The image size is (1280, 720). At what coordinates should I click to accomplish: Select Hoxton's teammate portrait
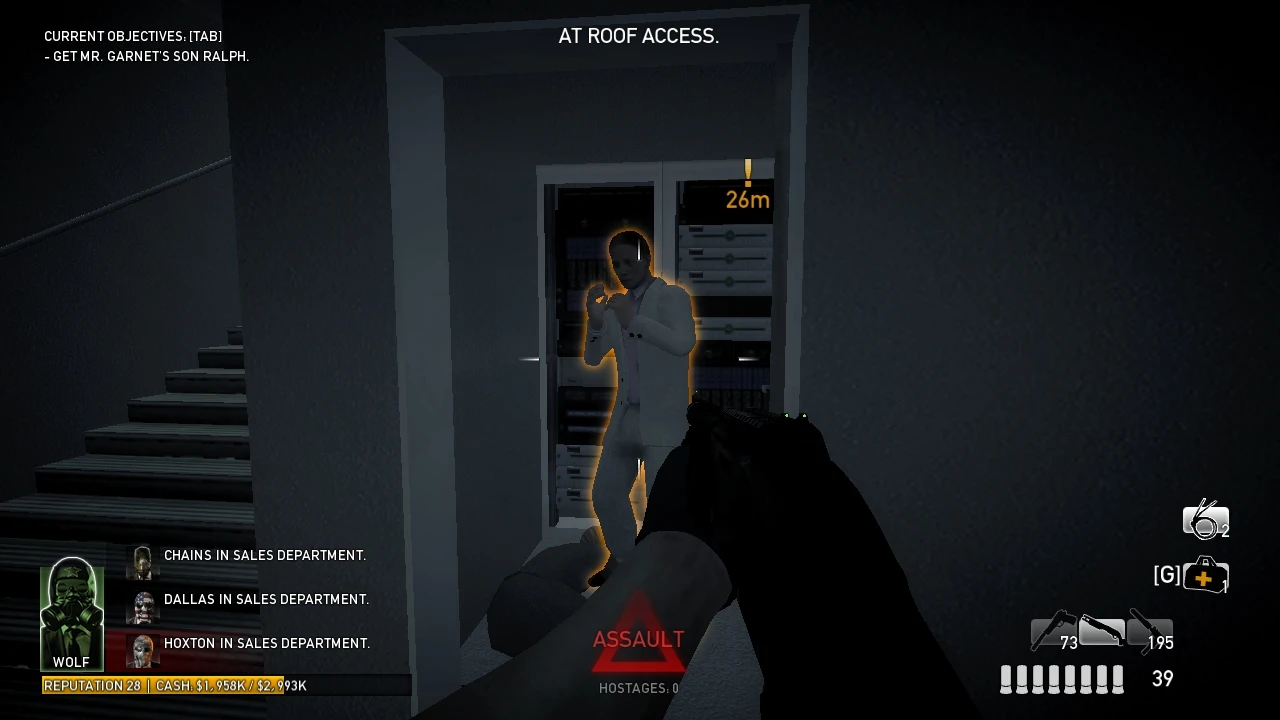(141, 649)
